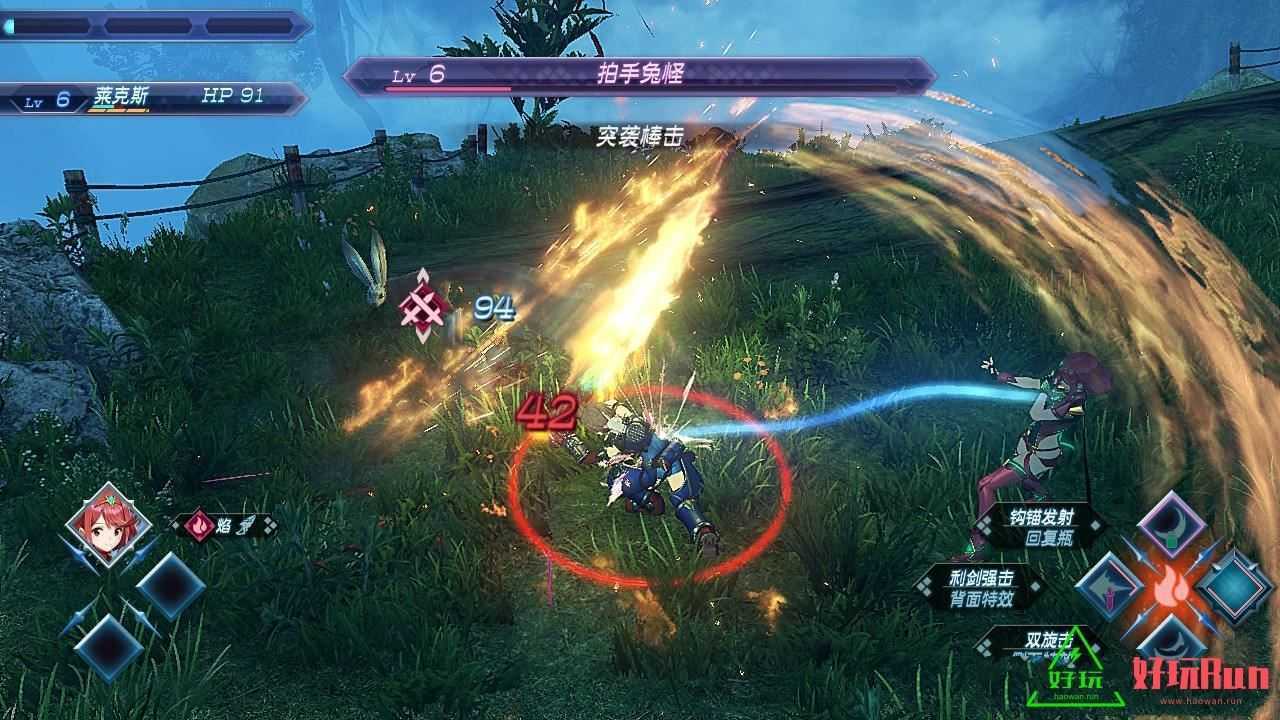The width and height of the screenshot is (1280, 720).
Task: Open the red 好玩Run watermark logo
Action: 1200,678
